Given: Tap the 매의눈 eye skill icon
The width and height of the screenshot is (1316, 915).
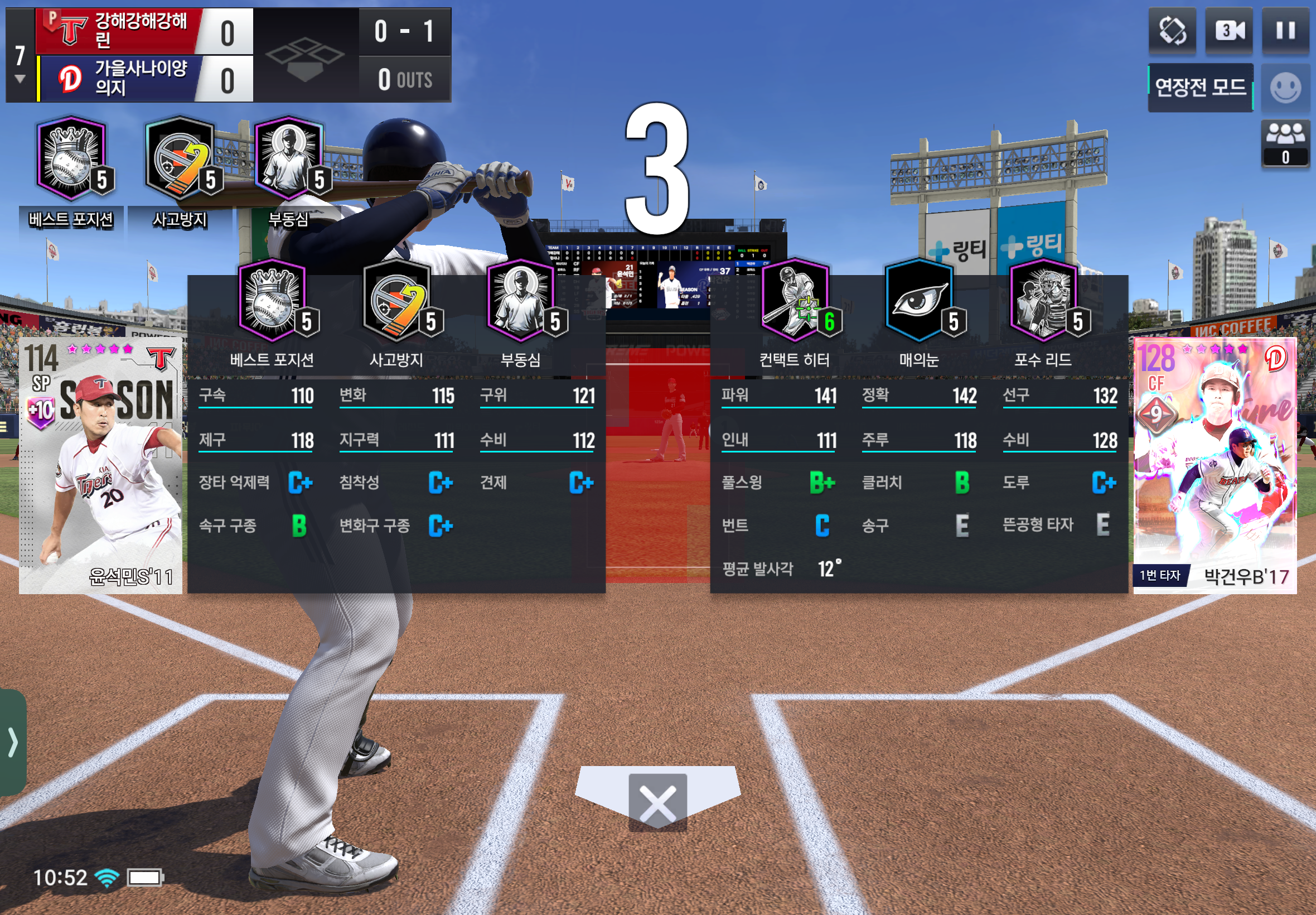Looking at the screenshot, I should (x=918, y=300).
